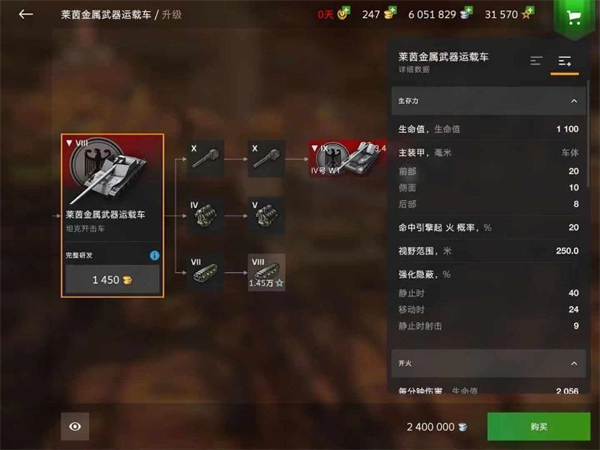Go back using the arrow button
This screenshot has width=600, height=450.
pos(26,14)
